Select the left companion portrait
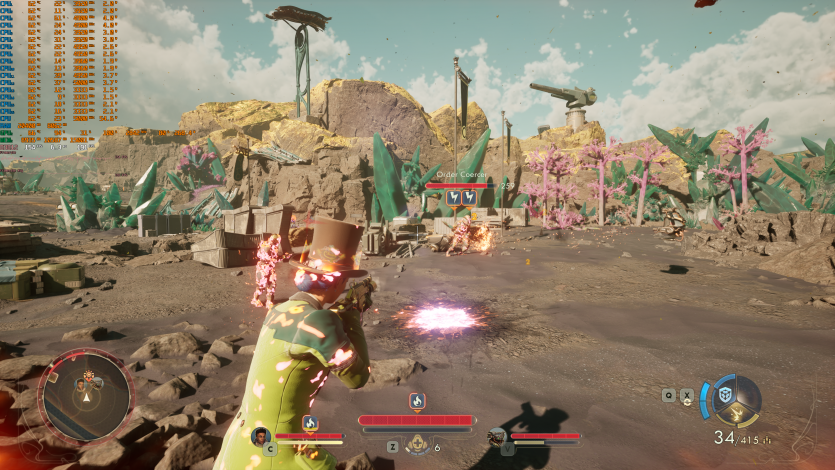Screen dimensions: 835x470 click(261, 436)
